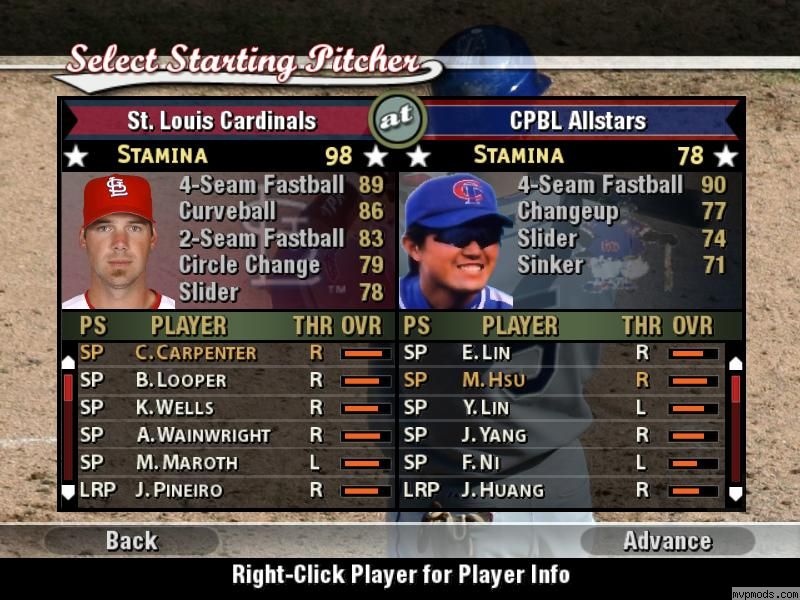Choose Y. Lin from CPBL list
The image size is (800, 600).
coord(486,407)
